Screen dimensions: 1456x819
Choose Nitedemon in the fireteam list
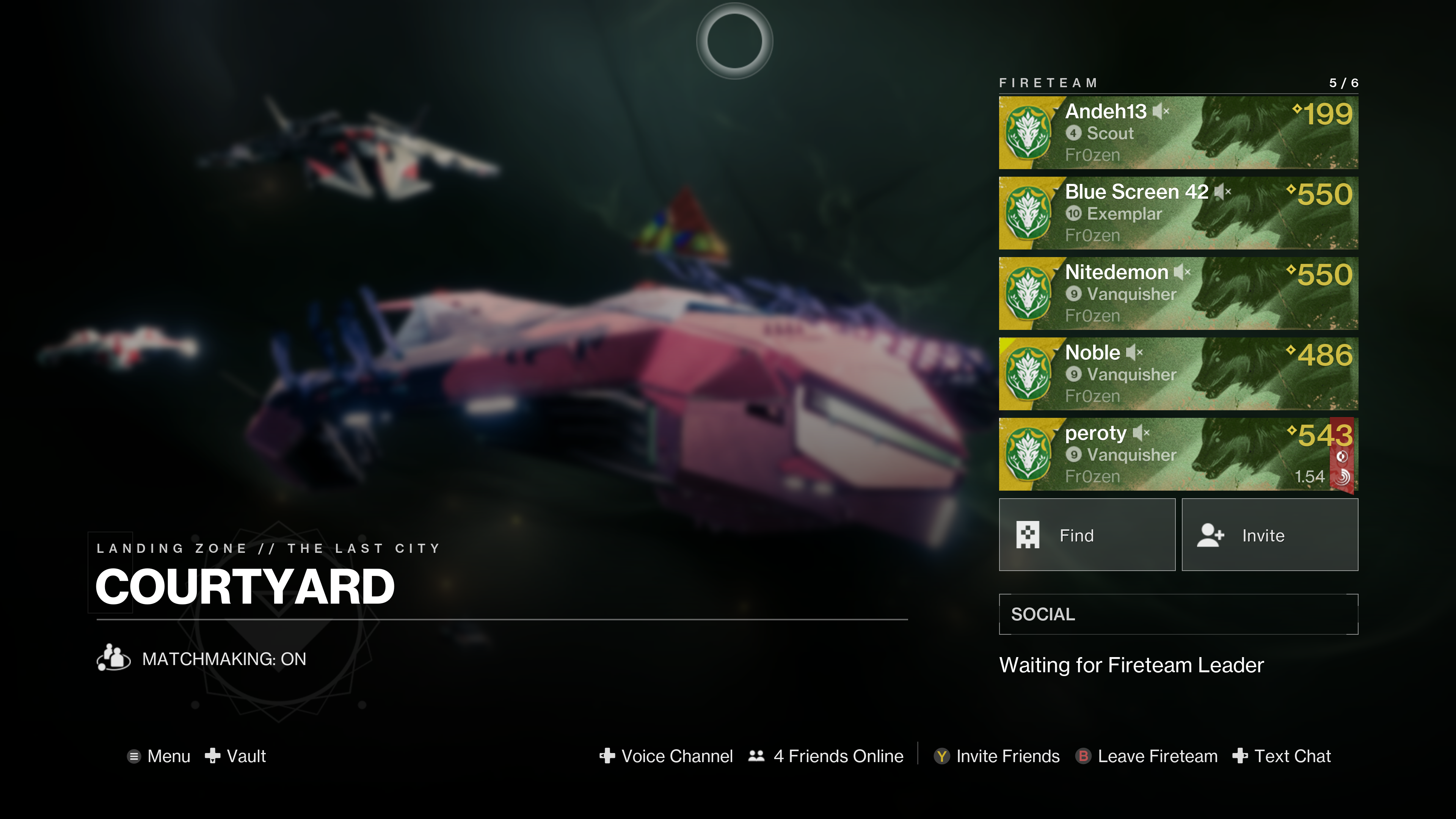pyautogui.click(x=1178, y=293)
